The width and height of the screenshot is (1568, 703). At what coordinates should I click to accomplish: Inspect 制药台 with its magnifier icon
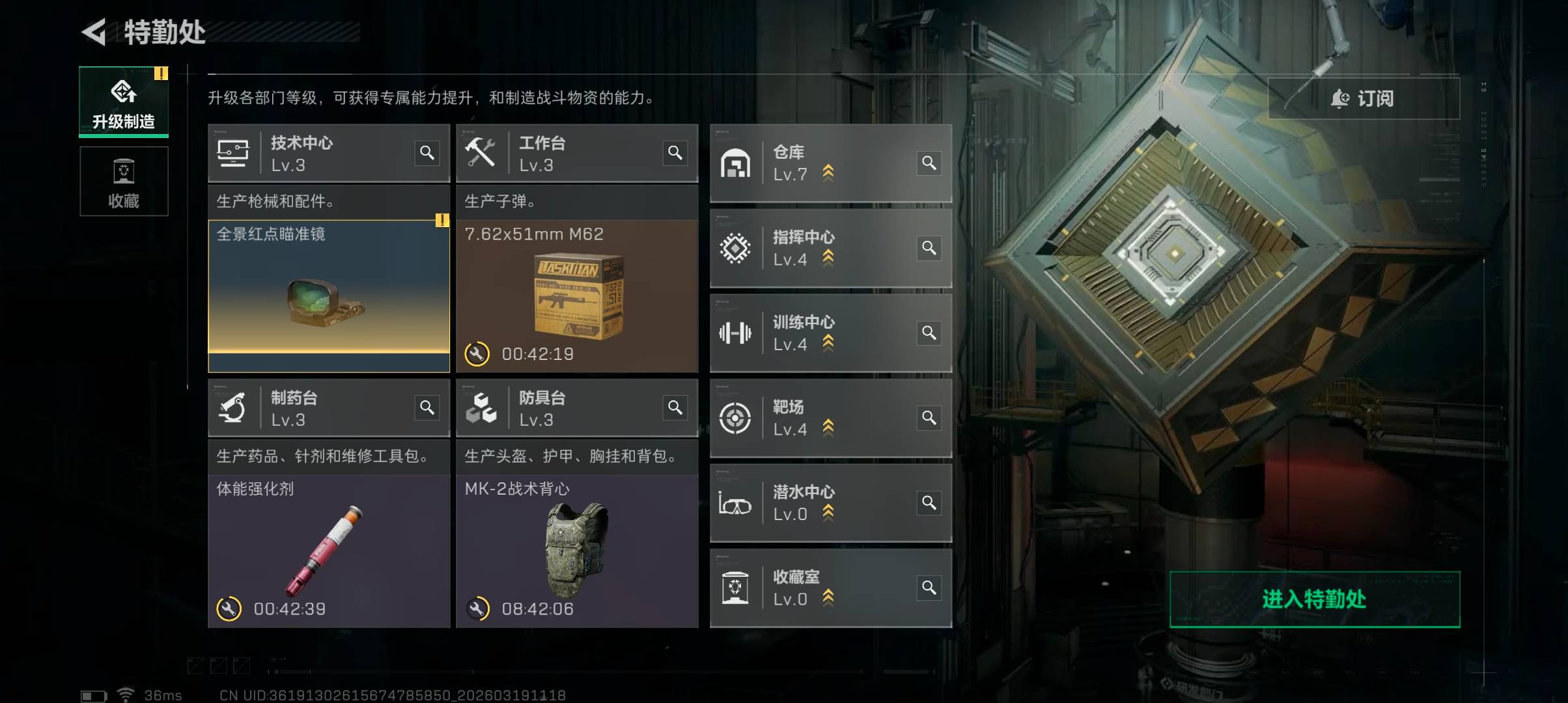click(x=427, y=407)
